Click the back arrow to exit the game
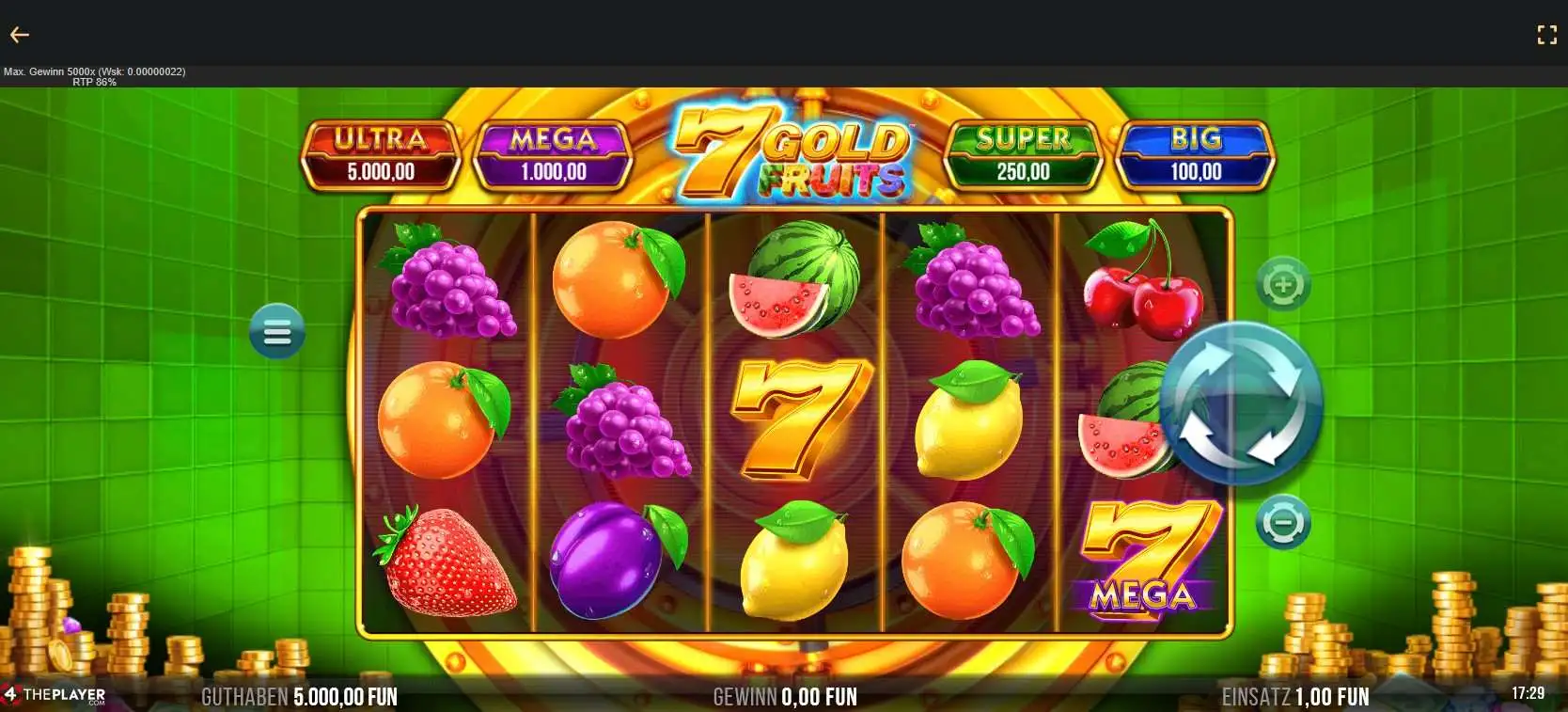 (x=20, y=34)
